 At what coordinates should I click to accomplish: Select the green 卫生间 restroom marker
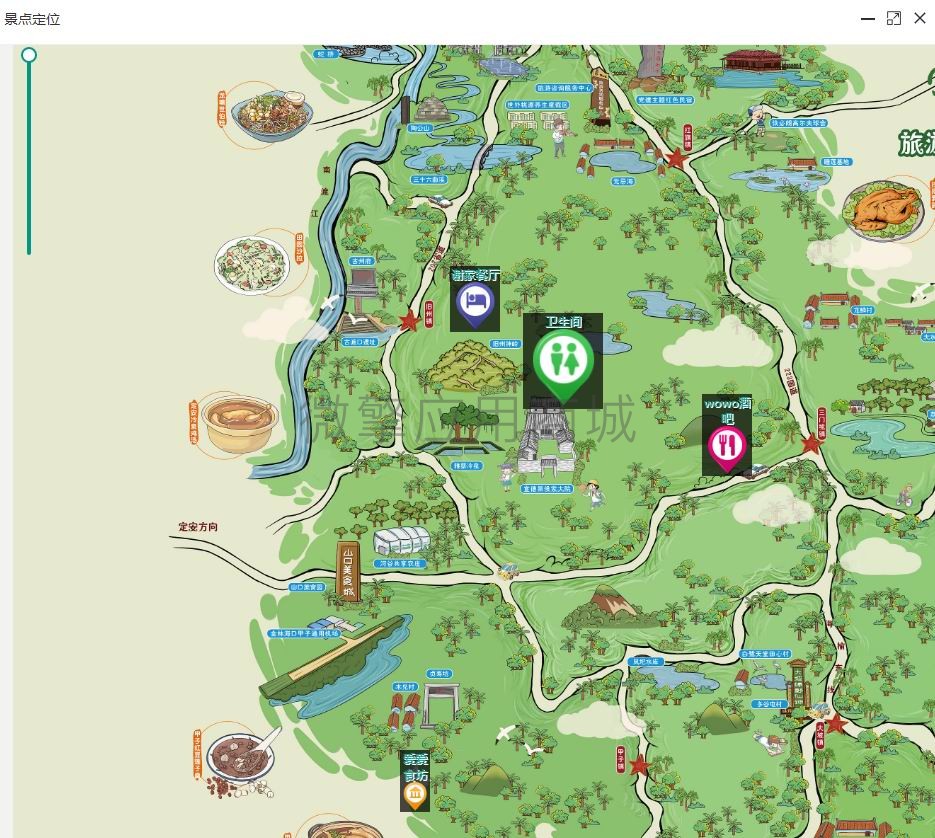[x=563, y=361]
